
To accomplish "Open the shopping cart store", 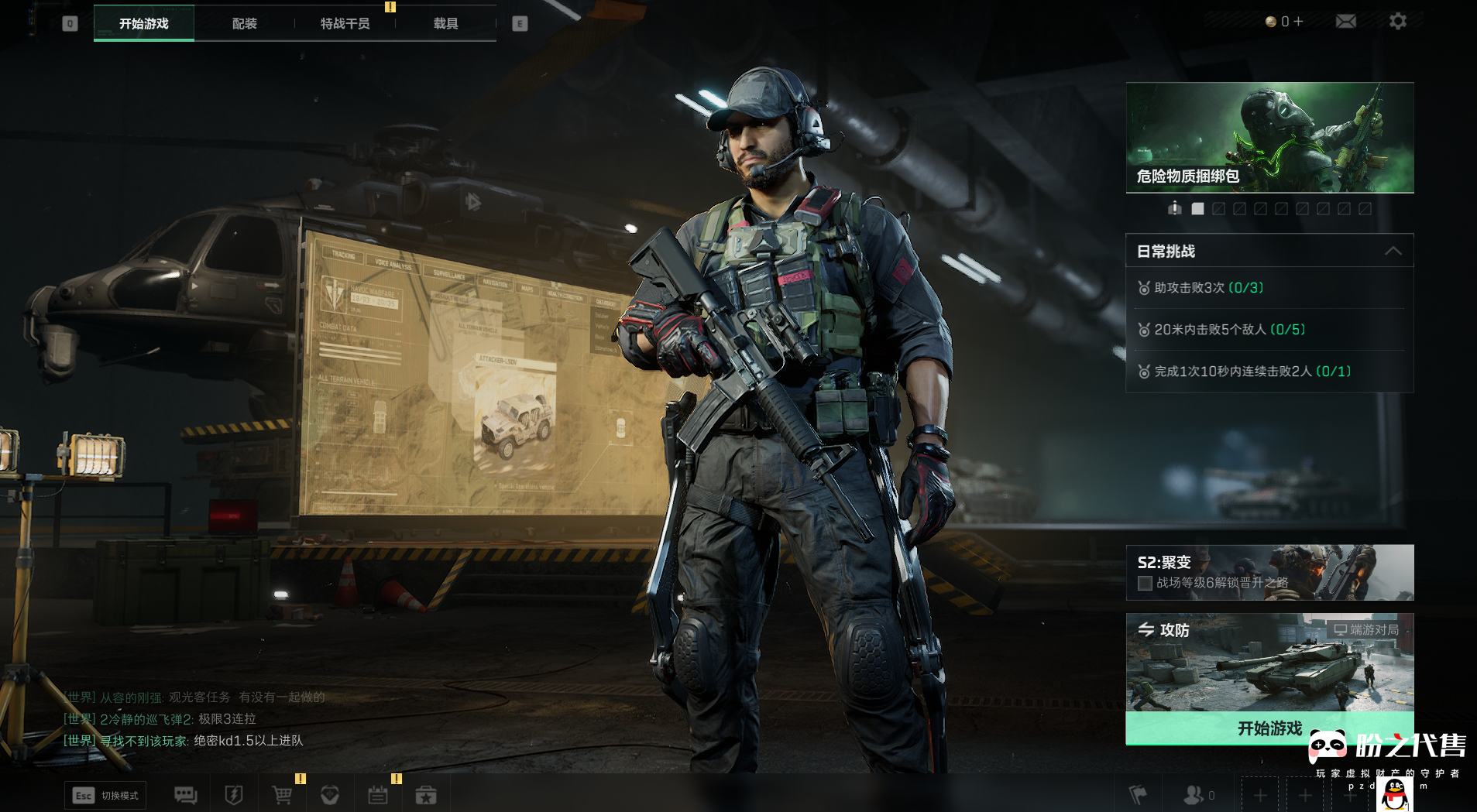I will 282,795.
